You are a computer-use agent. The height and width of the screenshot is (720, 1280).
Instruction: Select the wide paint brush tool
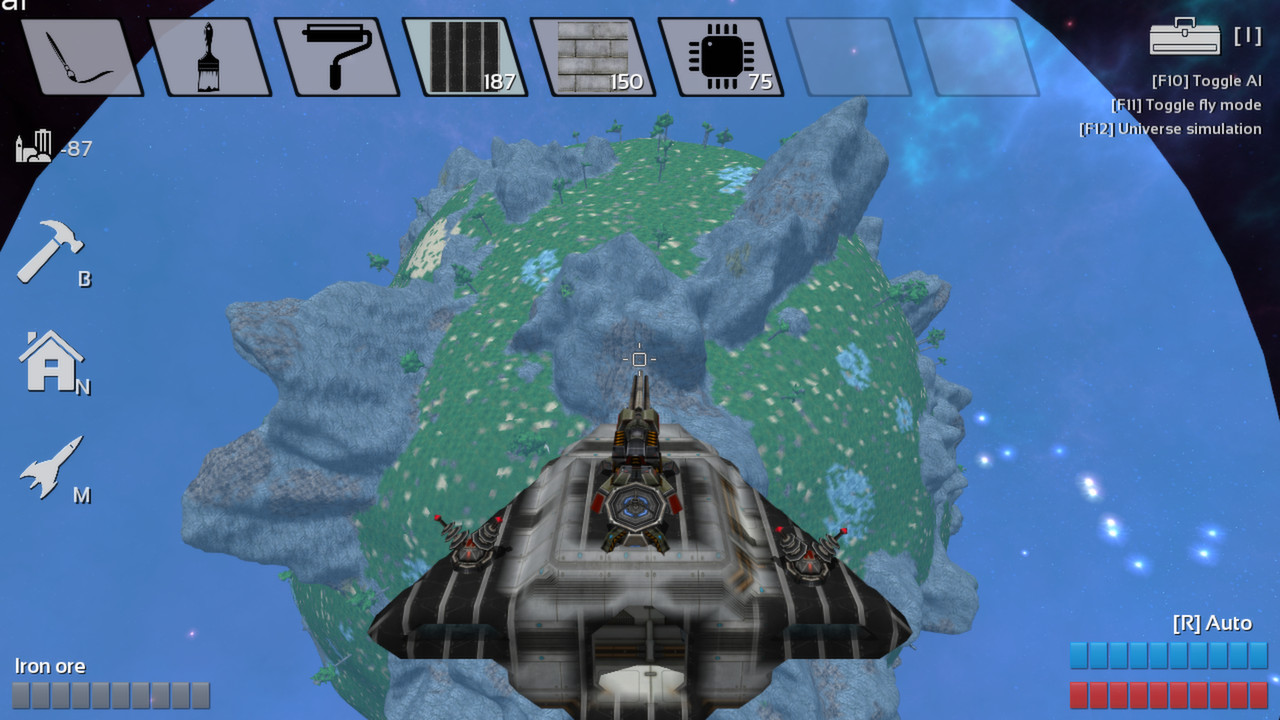(207, 55)
